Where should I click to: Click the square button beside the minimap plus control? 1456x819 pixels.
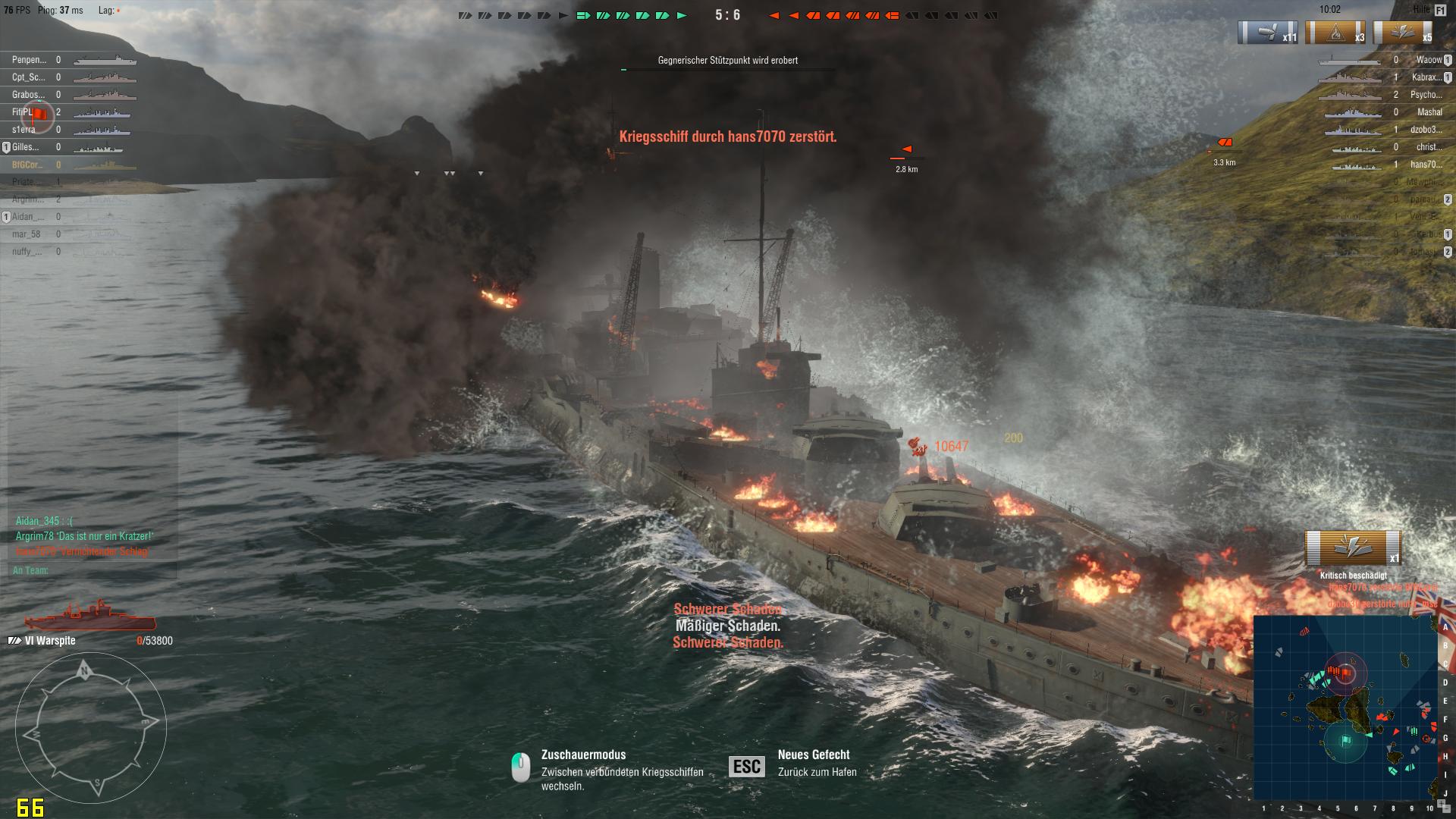click(1447, 809)
